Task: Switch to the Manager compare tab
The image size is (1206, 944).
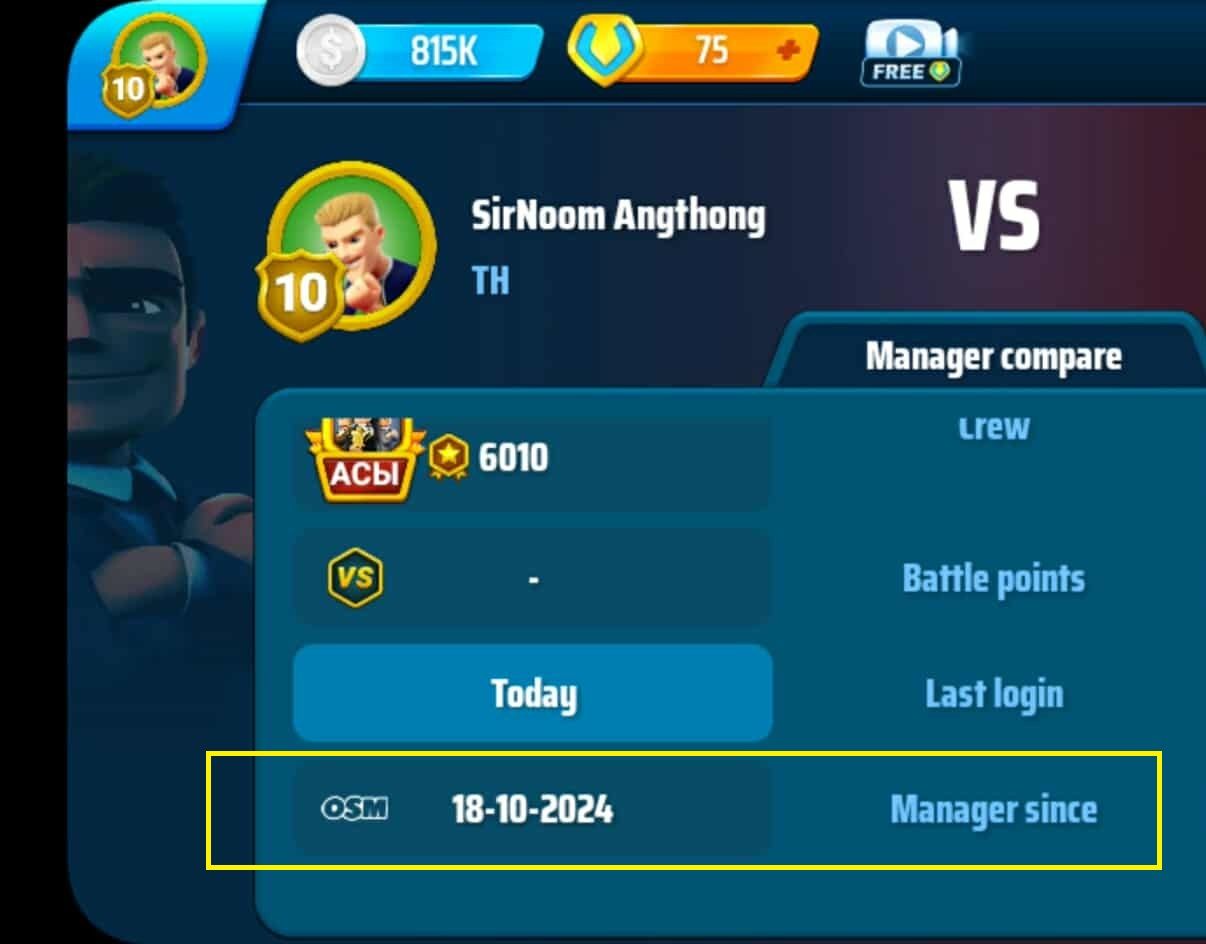Action: click(993, 357)
